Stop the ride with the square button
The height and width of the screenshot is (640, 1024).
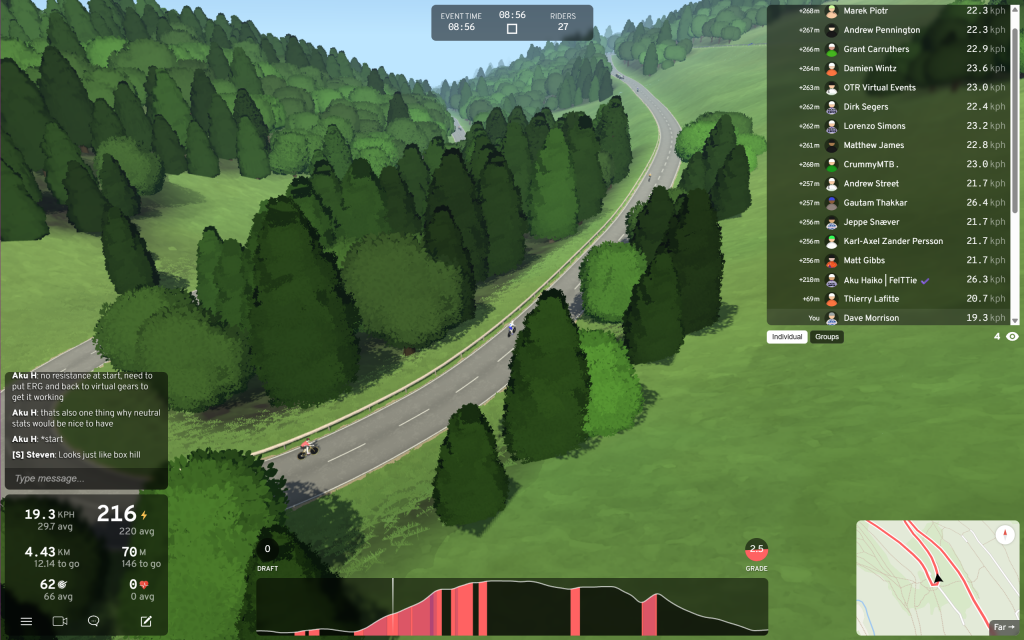coord(512,29)
